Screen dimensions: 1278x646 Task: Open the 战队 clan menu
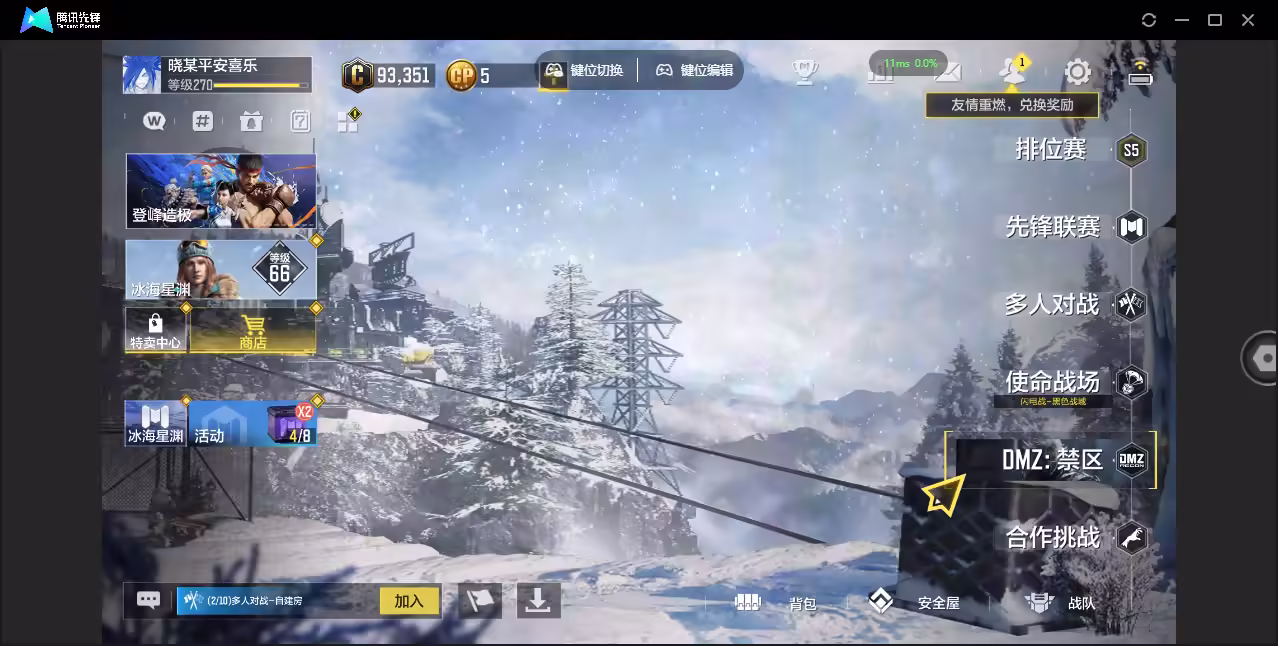point(1062,603)
